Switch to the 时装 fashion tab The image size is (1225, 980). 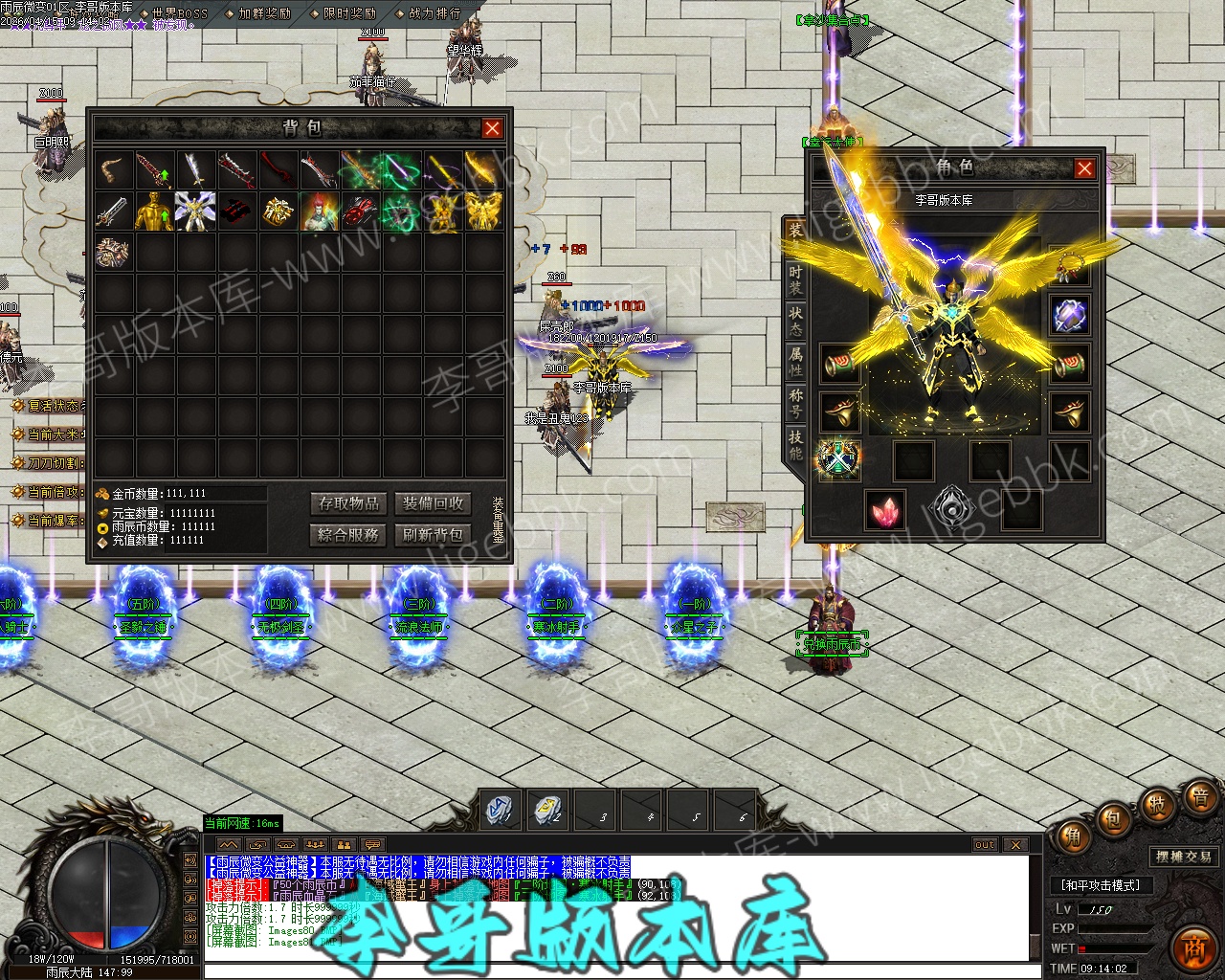[795, 279]
